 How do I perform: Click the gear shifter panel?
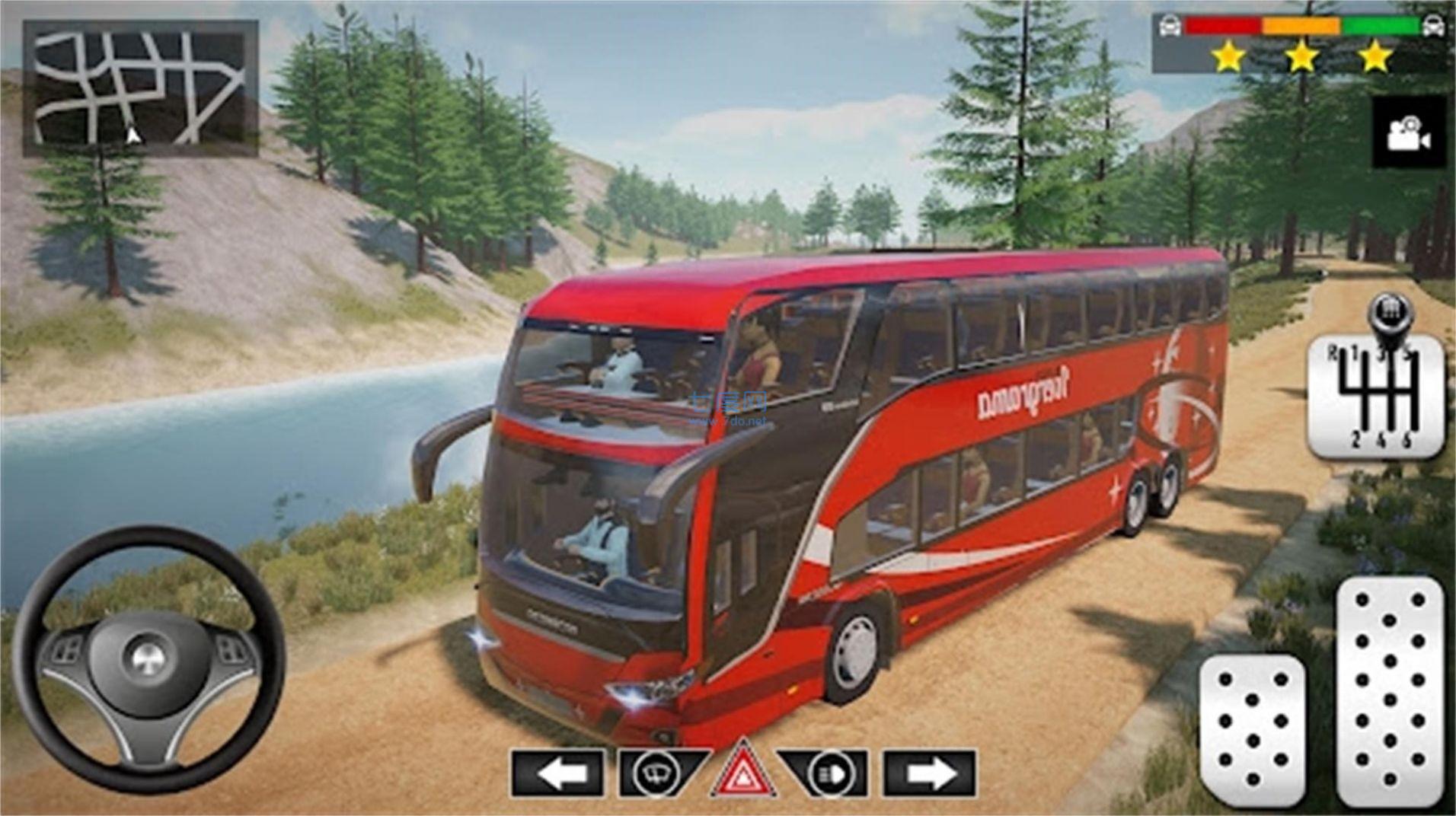[x=1376, y=394]
